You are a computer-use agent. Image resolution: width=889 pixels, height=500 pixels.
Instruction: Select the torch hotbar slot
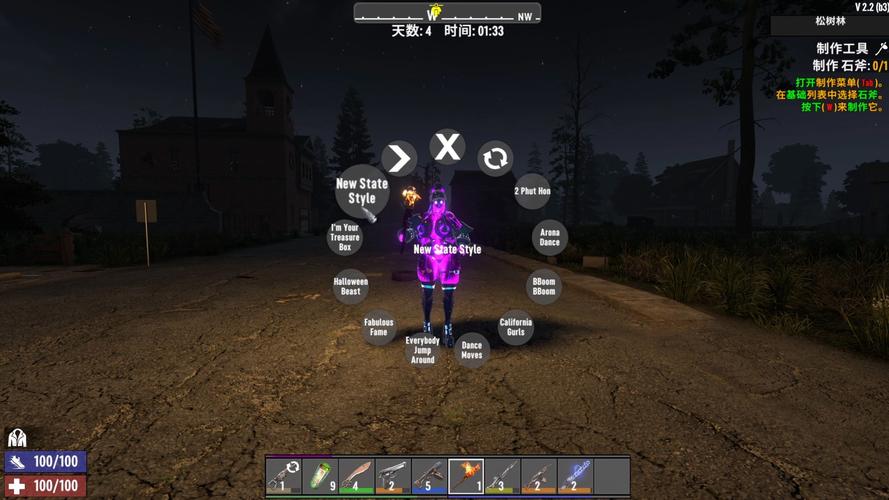point(466,476)
